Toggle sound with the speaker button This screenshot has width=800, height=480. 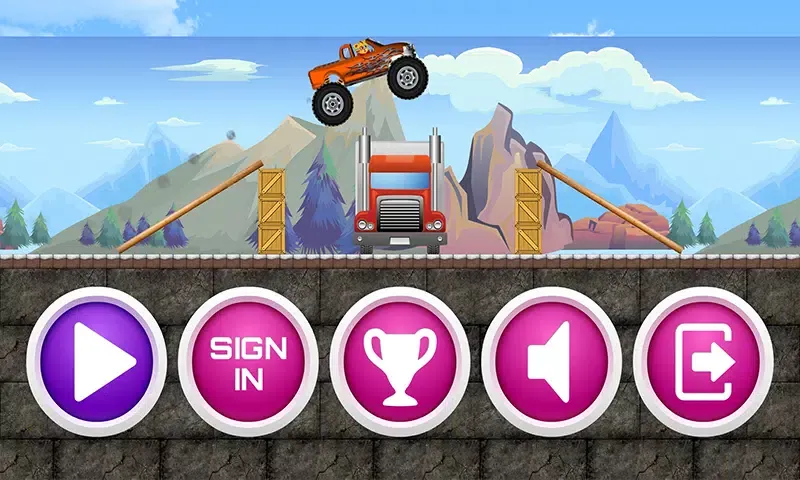pos(551,360)
